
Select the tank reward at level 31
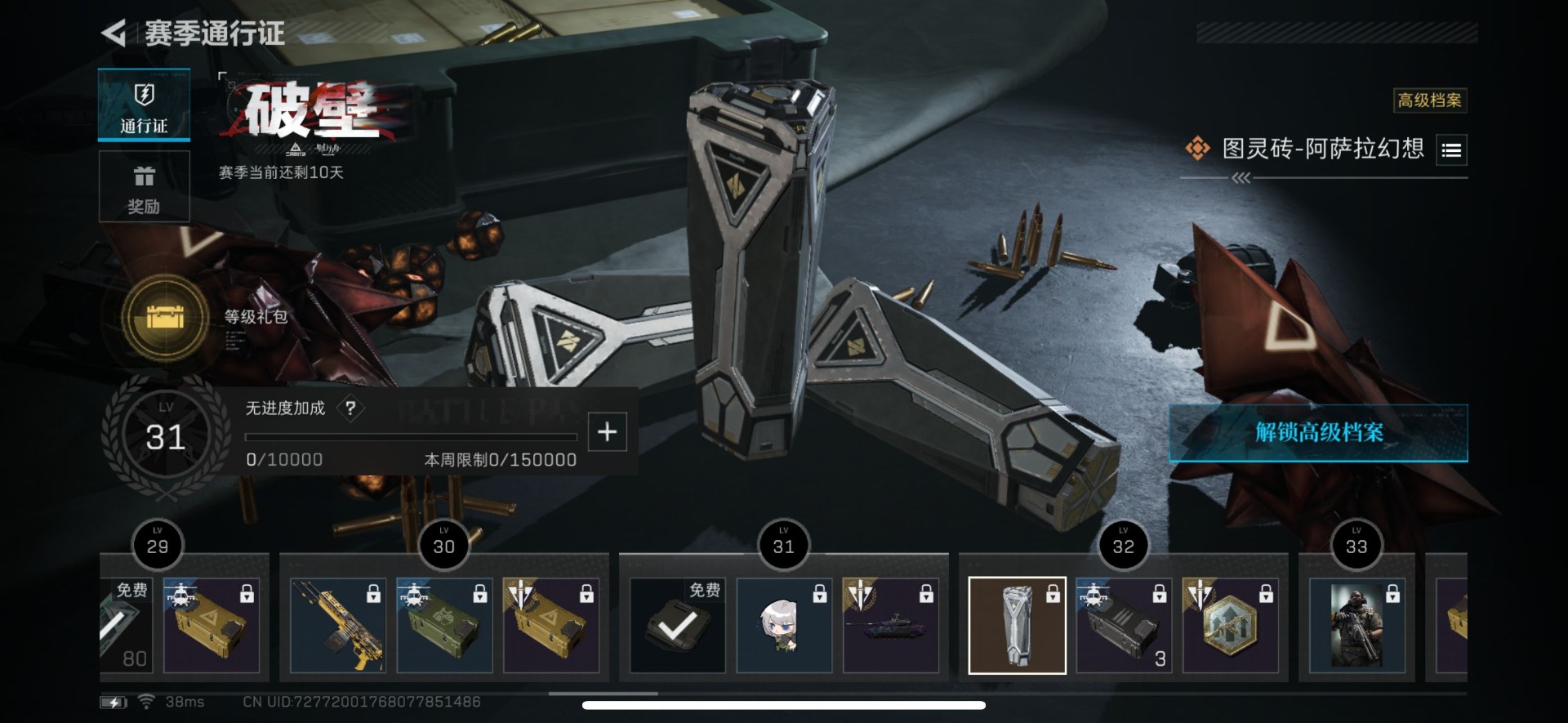click(890, 625)
